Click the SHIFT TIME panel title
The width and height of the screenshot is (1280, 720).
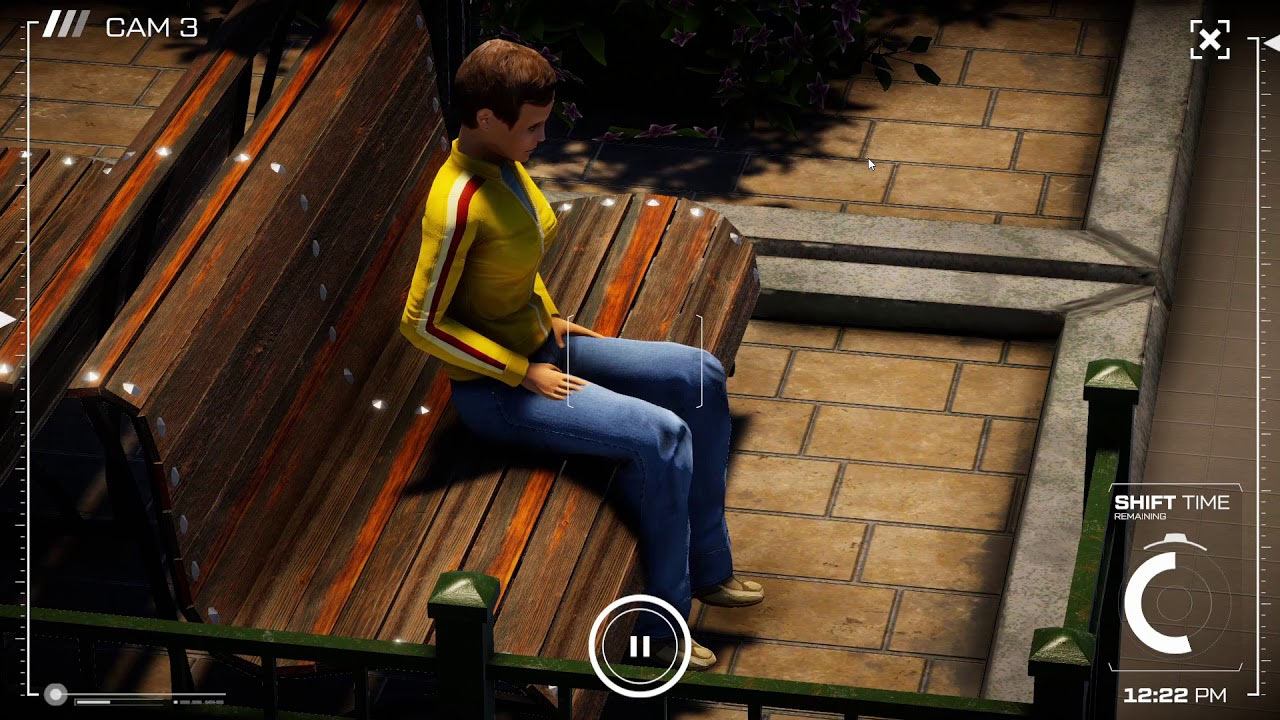1175,503
